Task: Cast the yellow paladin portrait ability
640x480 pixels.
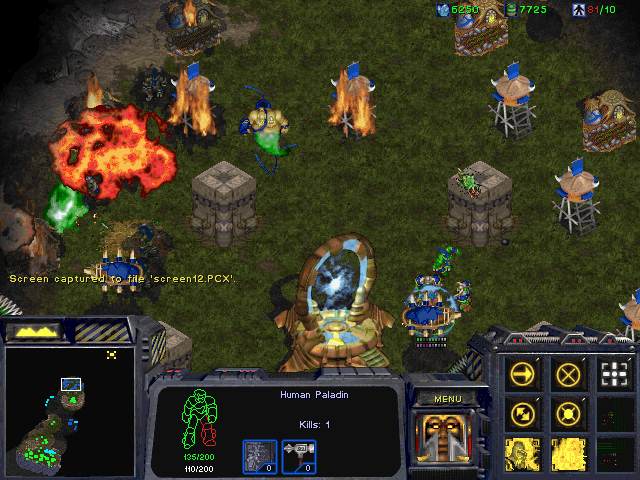Action: [x=524, y=453]
